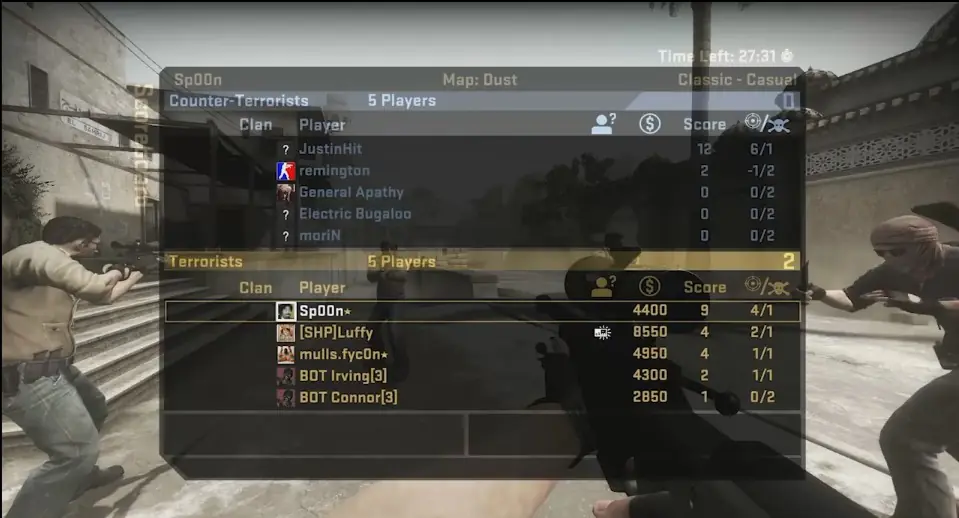The height and width of the screenshot is (518, 959).
Task: Choose mulls.fyc0n in the Terrorists list
Action: click(x=343, y=354)
